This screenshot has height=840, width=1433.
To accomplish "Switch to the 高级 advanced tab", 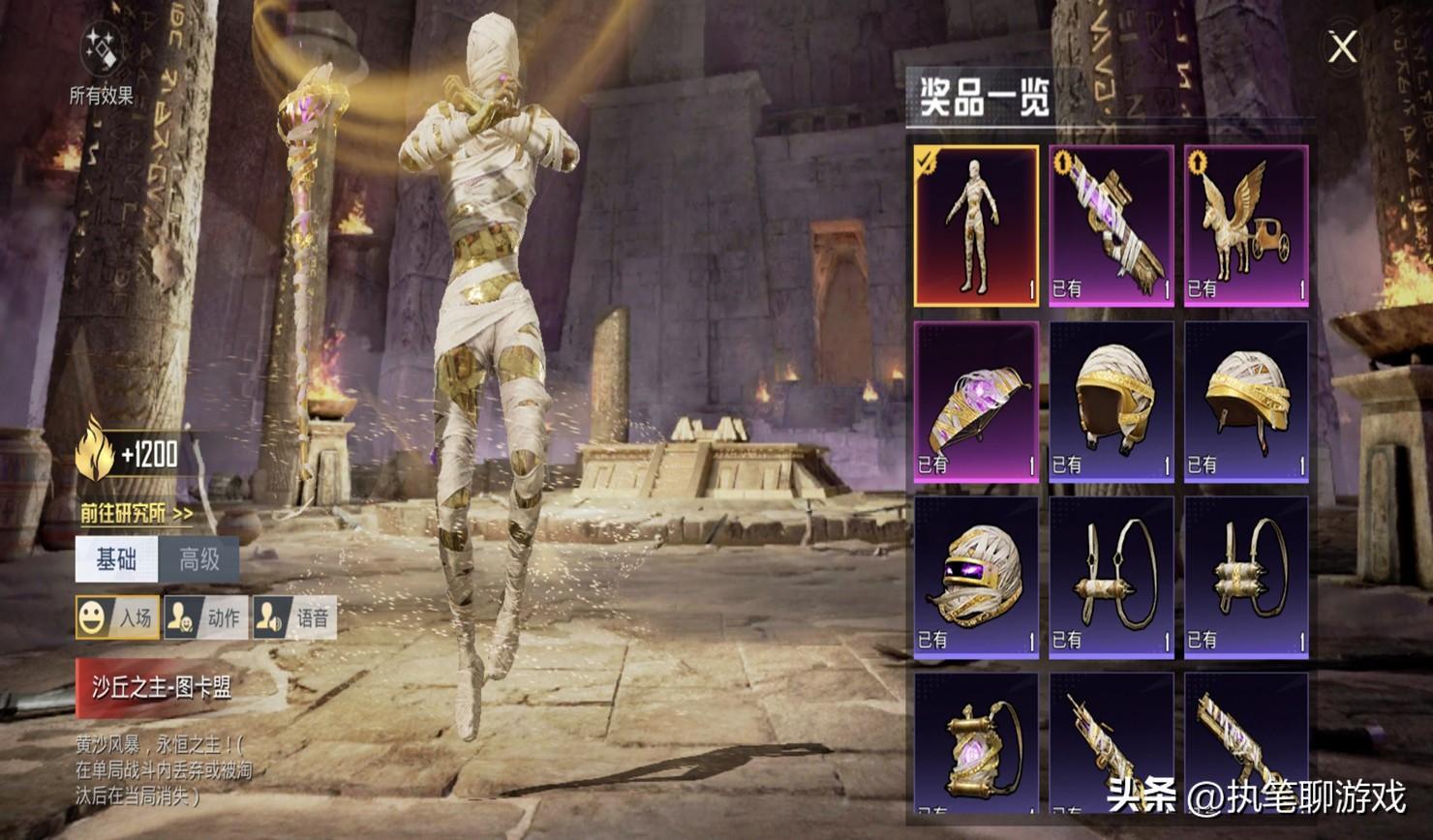I will pyautogui.click(x=198, y=559).
